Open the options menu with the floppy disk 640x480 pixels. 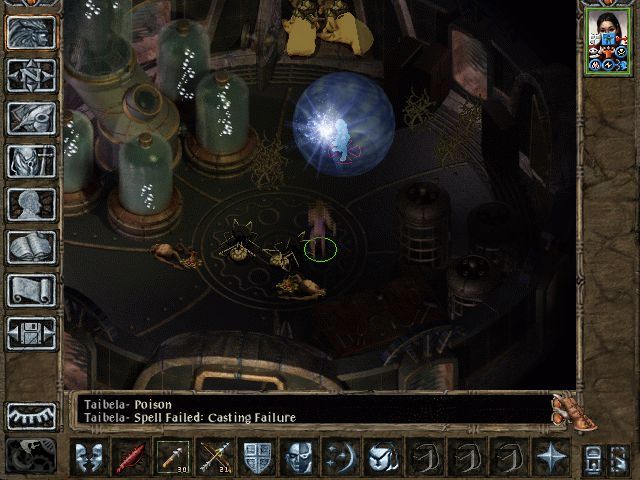click(x=31, y=333)
